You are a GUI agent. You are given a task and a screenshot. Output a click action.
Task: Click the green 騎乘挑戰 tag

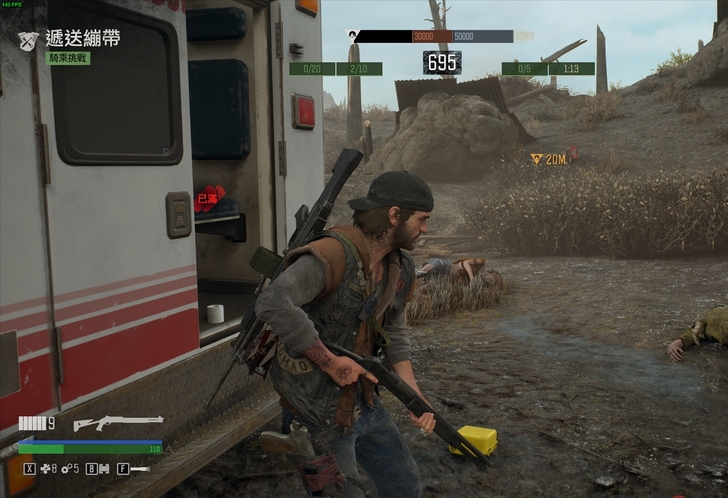click(x=69, y=59)
